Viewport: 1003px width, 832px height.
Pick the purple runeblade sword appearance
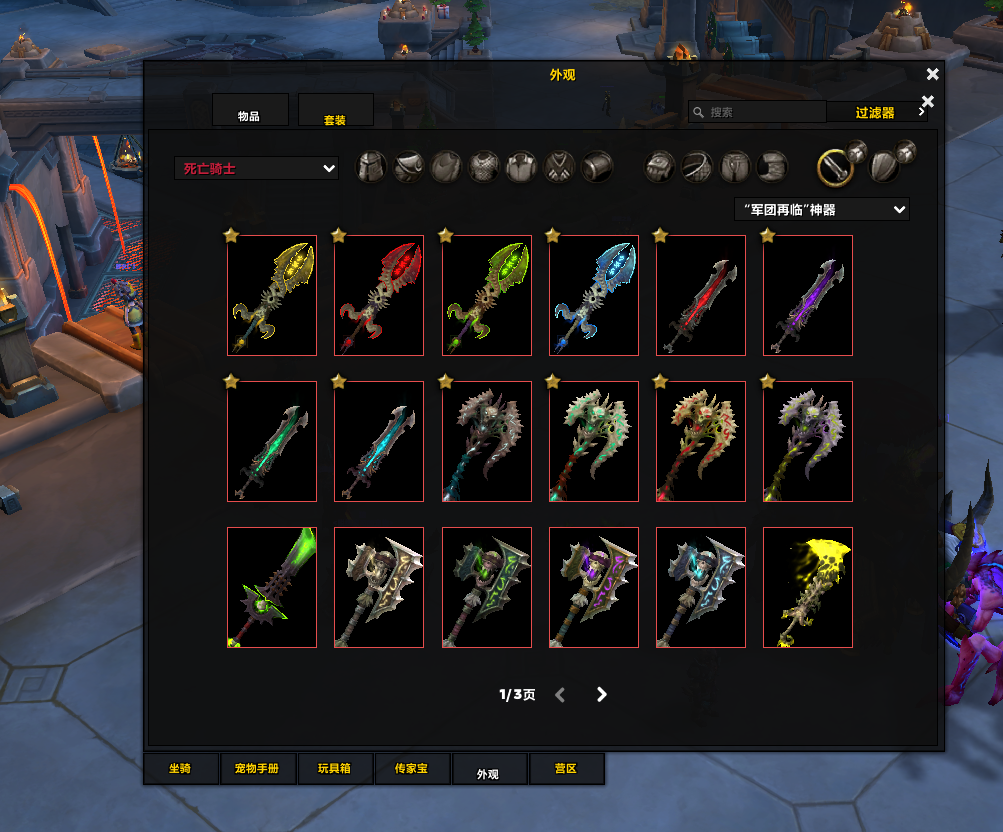[808, 295]
